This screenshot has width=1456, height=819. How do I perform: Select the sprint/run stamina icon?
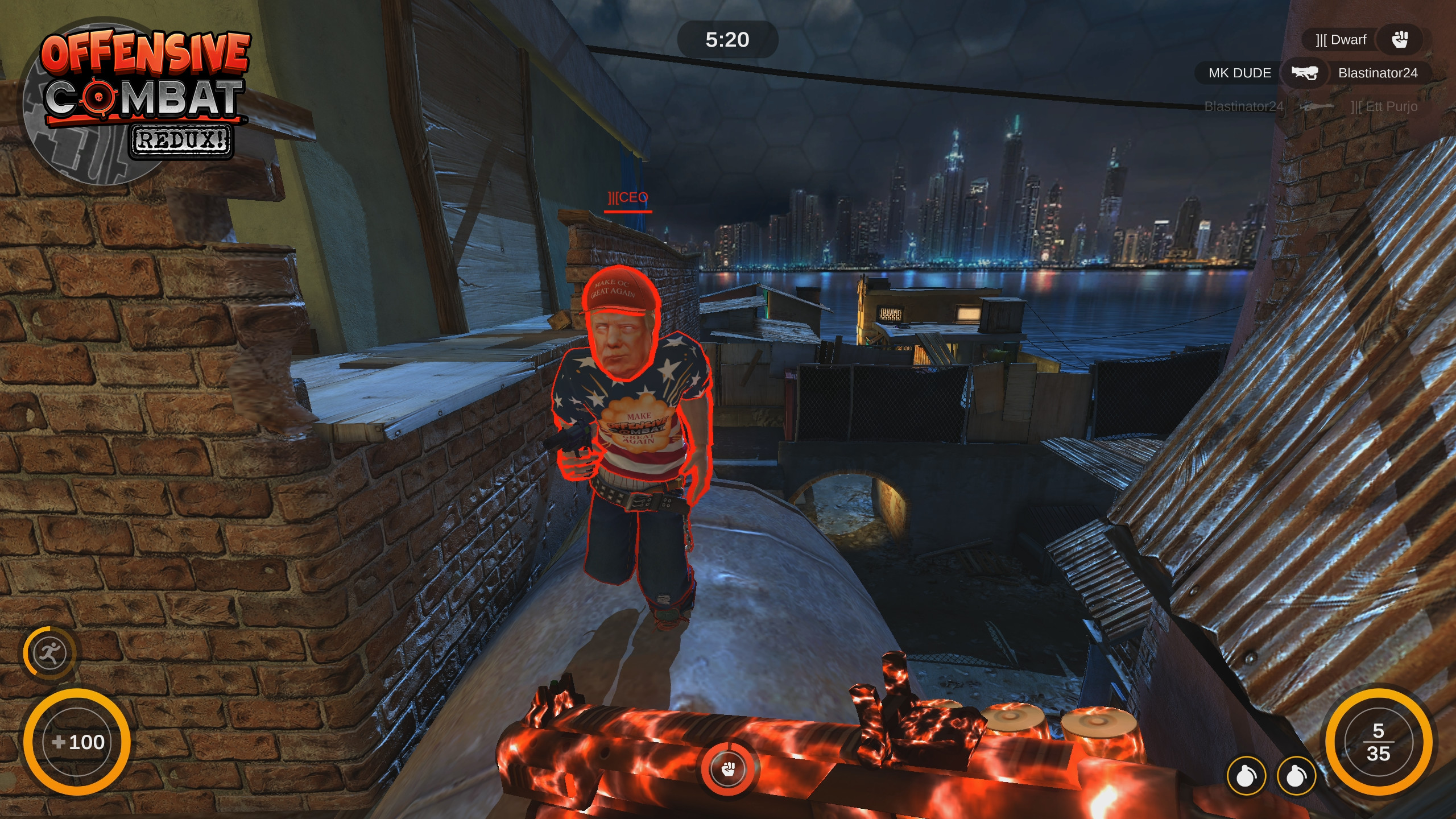point(50,653)
